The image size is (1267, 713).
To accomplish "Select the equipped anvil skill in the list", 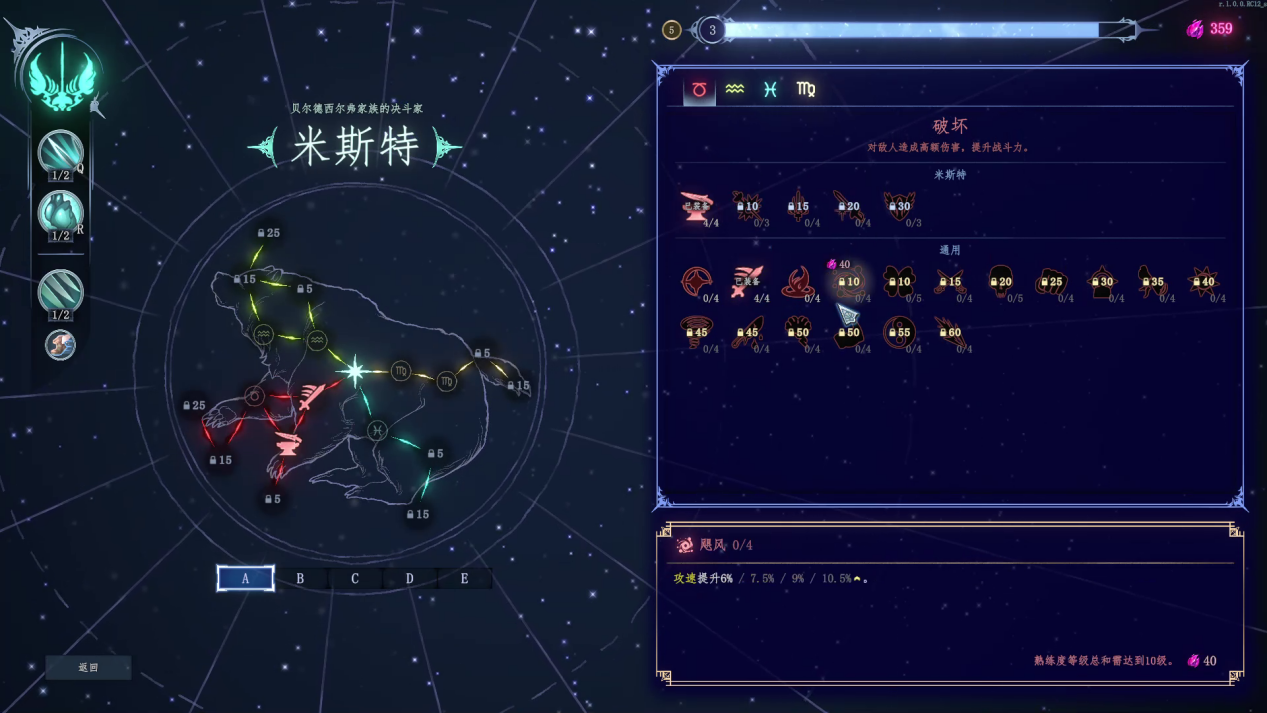I will (696, 207).
